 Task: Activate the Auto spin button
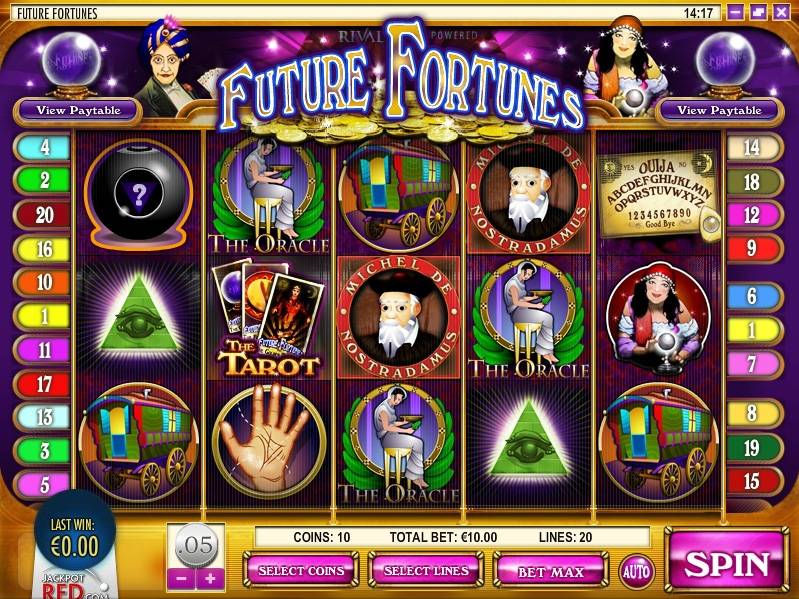pos(635,571)
